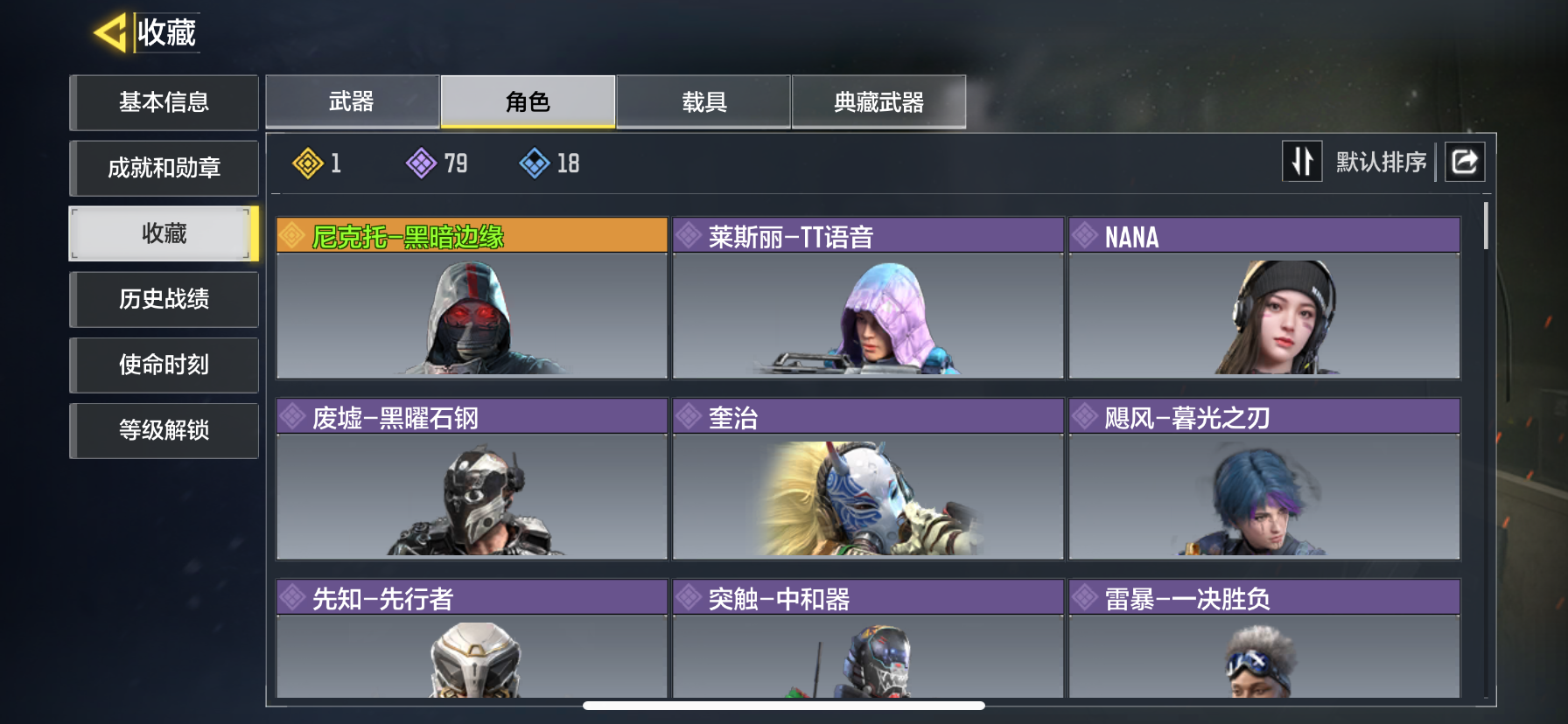
Task: Select the NANA character card
Action: [x=1264, y=298]
